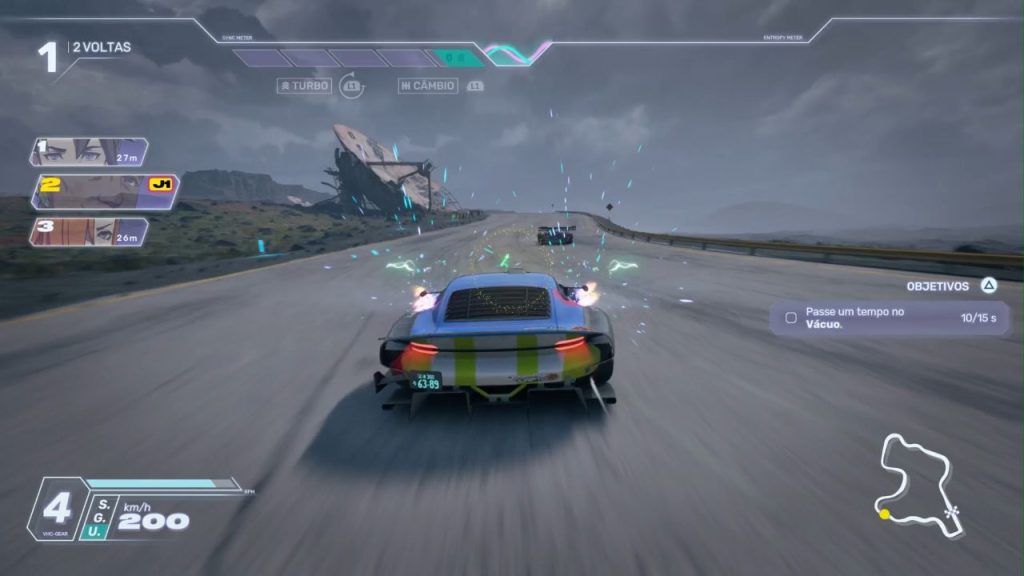
Task: Activate the Turbo indicator
Action: [304, 86]
